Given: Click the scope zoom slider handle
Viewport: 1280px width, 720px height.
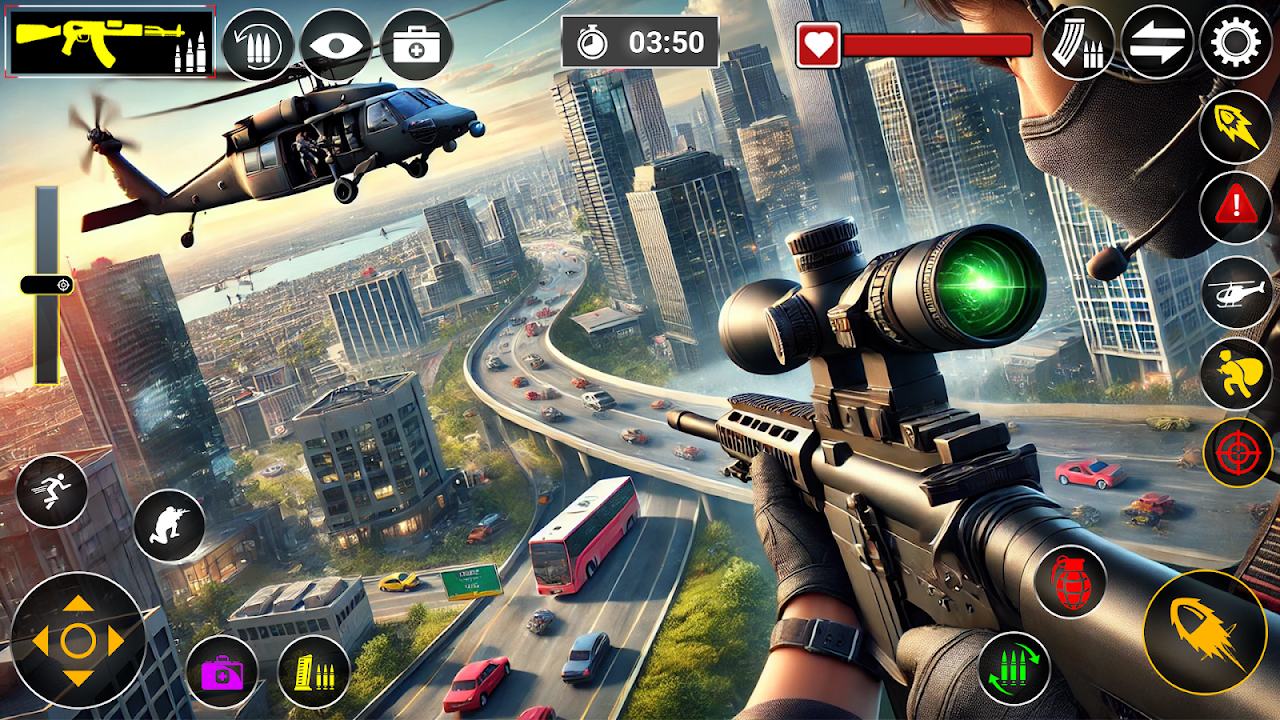Looking at the screenshot, I should tap(47, 285).
